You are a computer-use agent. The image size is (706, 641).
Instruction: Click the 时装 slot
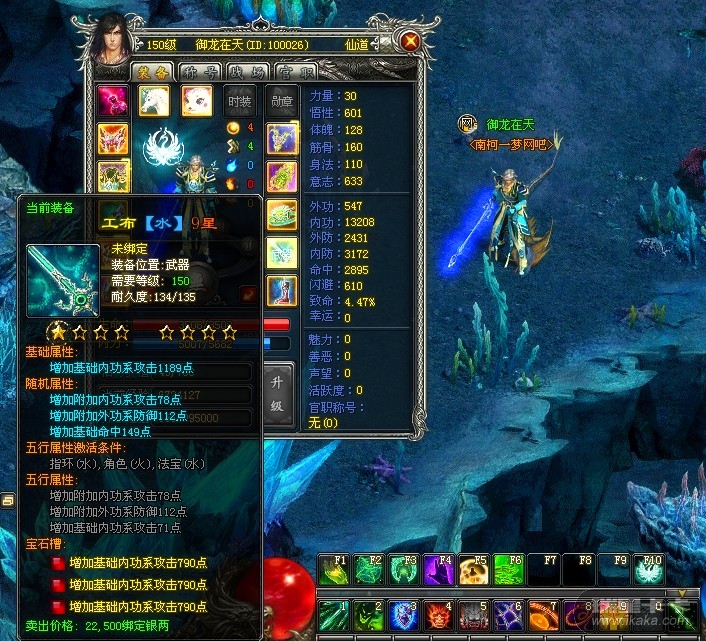239,101
